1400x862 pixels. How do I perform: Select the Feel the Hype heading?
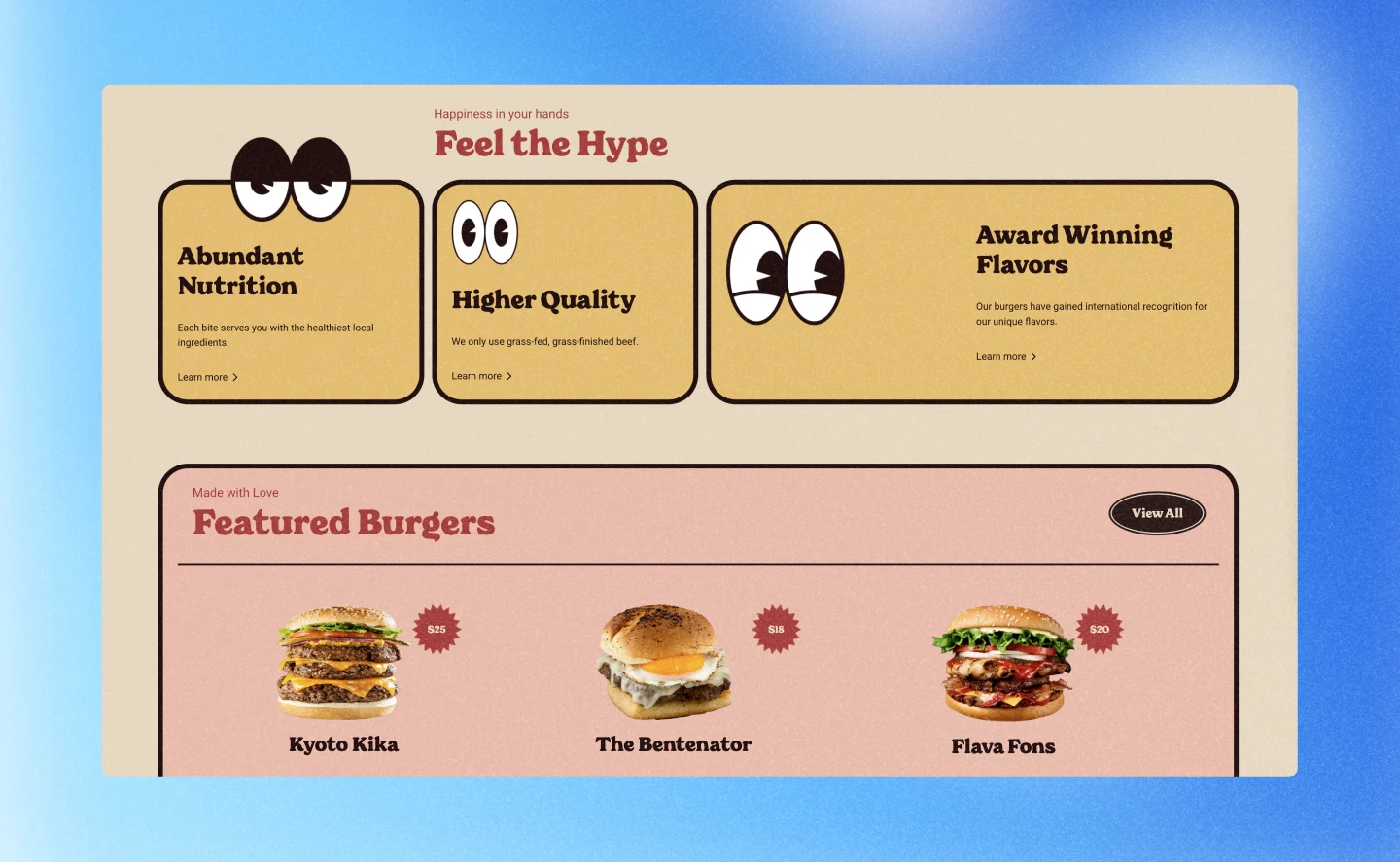(550, 144)
